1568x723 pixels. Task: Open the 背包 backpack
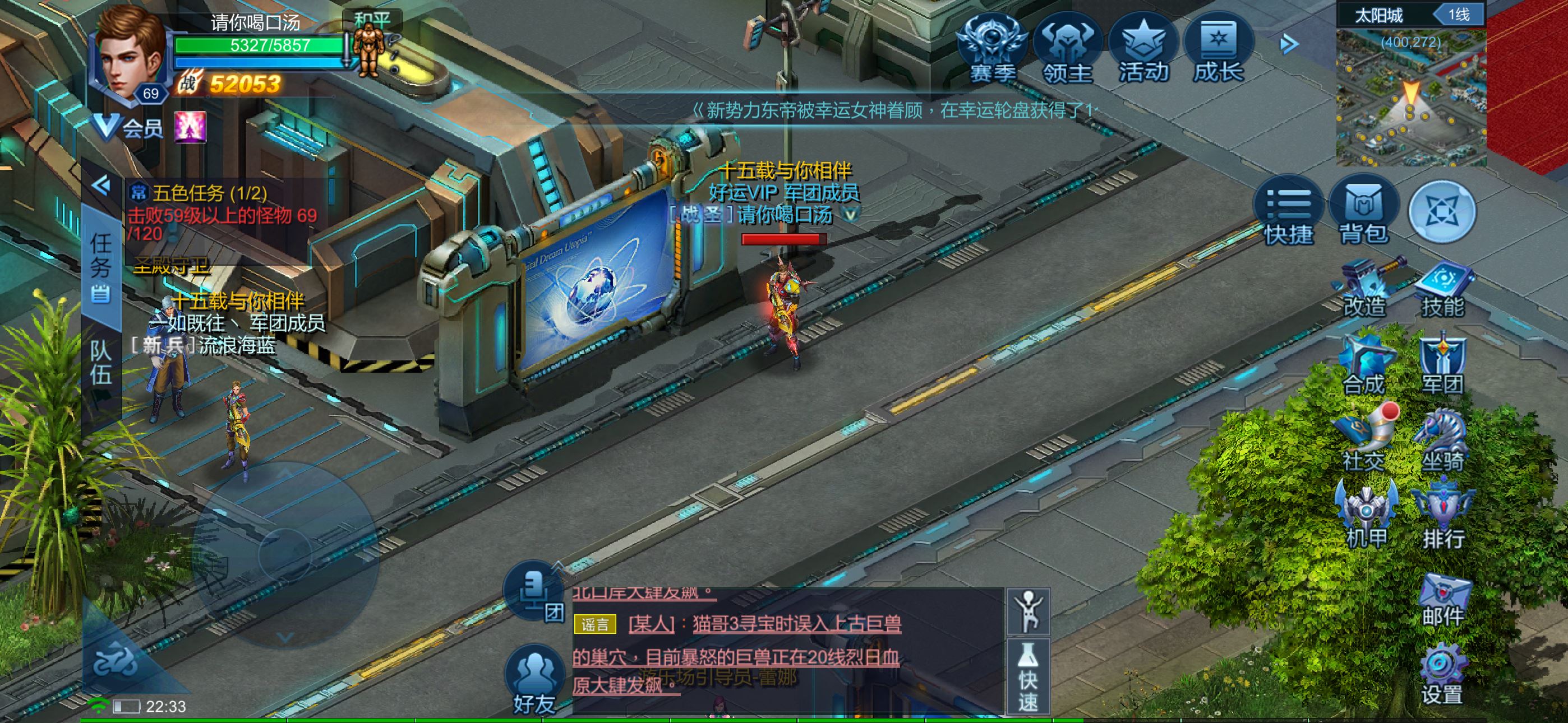tap(1363, 211)
